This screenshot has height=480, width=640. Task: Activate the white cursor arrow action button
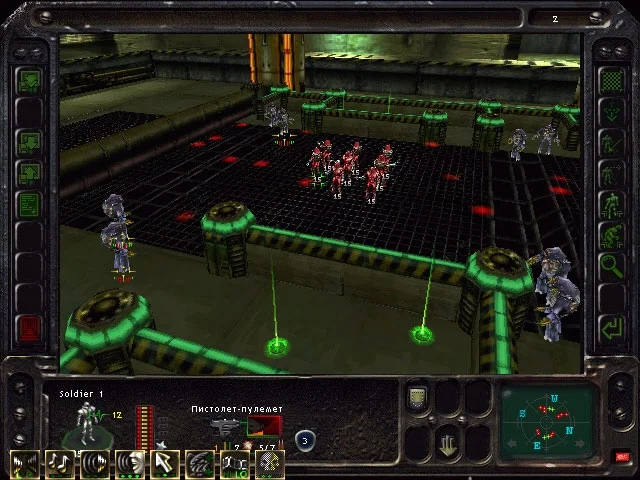tap(166, 464)
